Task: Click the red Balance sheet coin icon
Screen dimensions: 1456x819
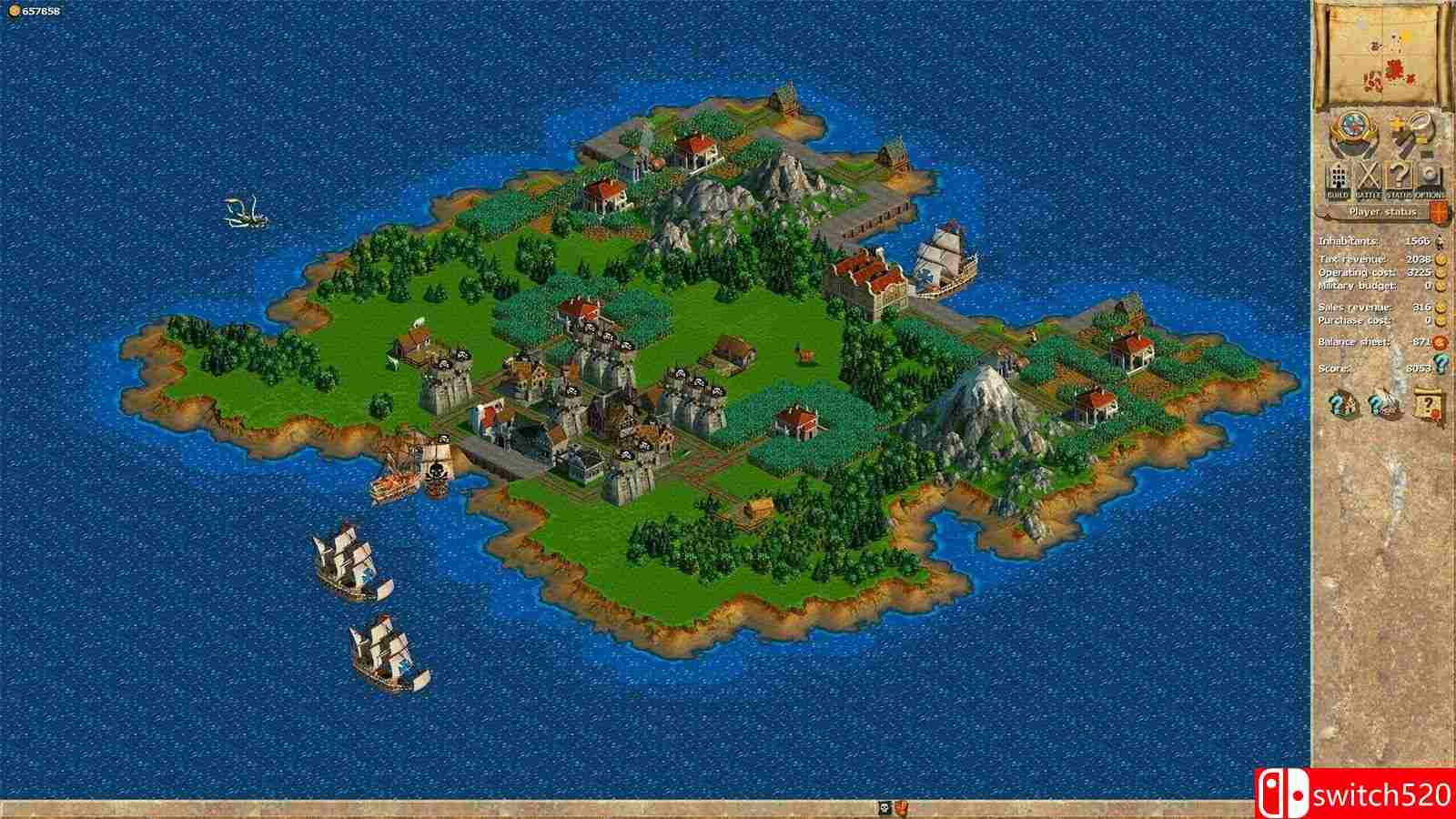Action: coord(1441,343)
